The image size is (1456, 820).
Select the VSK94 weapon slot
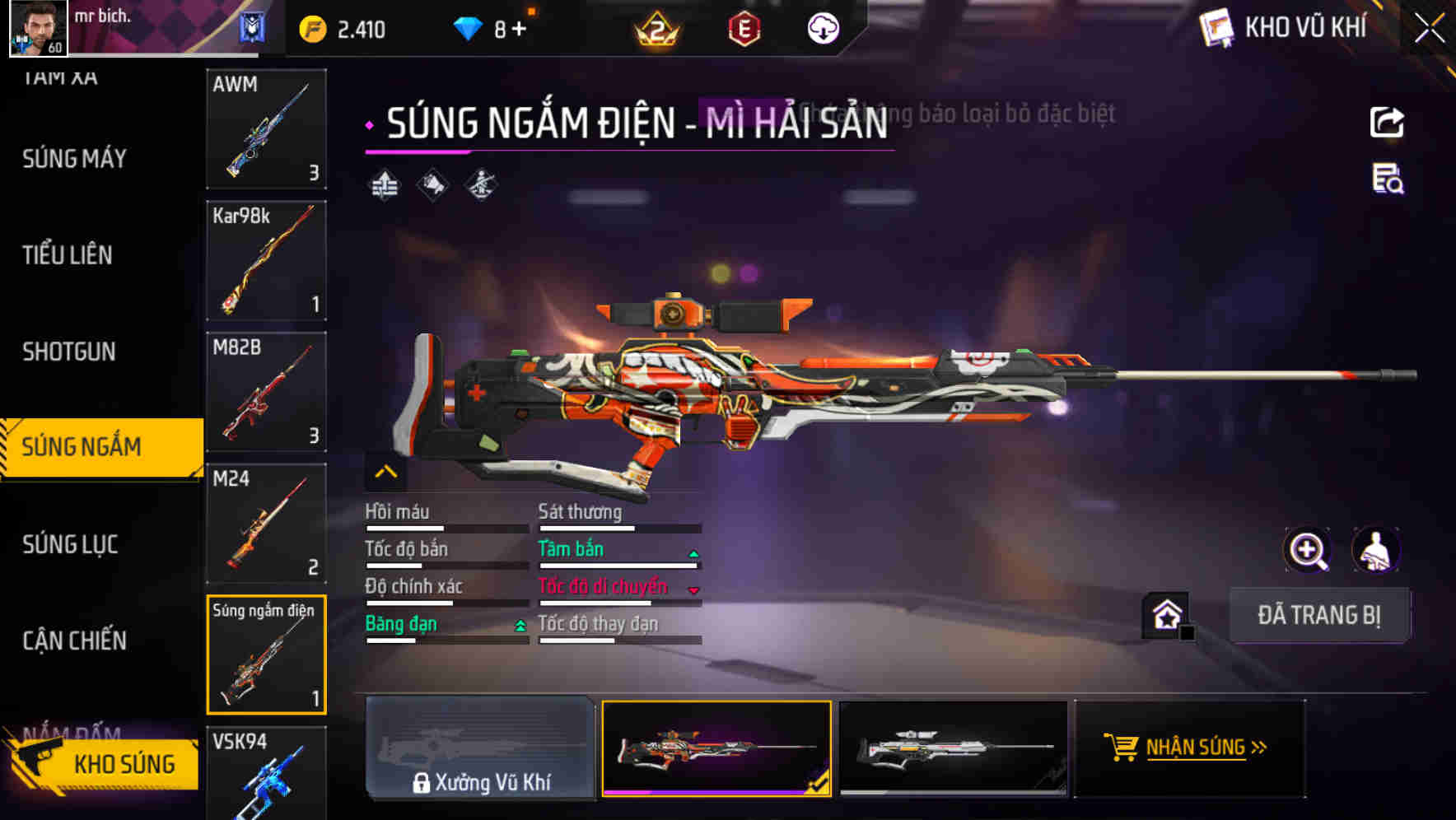[x=266, y=772]
